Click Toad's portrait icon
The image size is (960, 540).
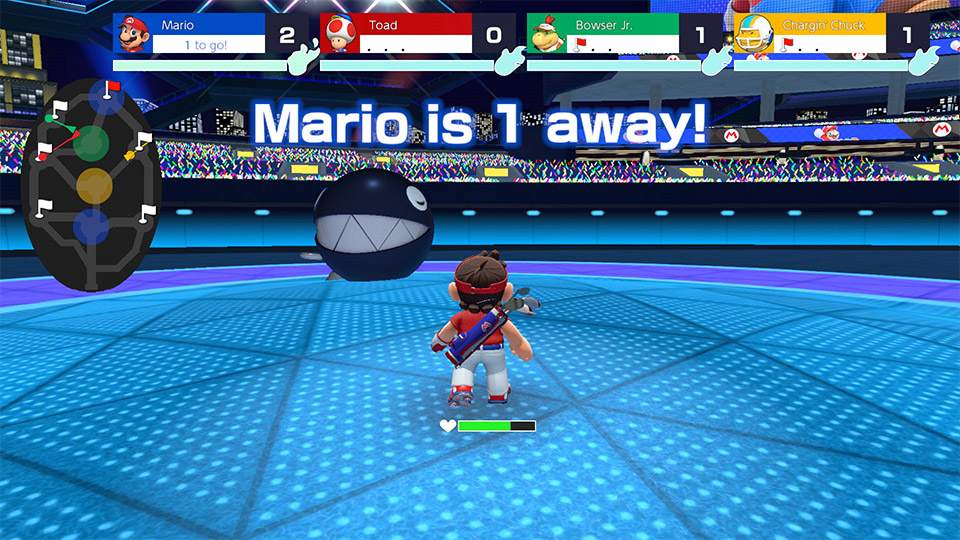coord(339,34)
